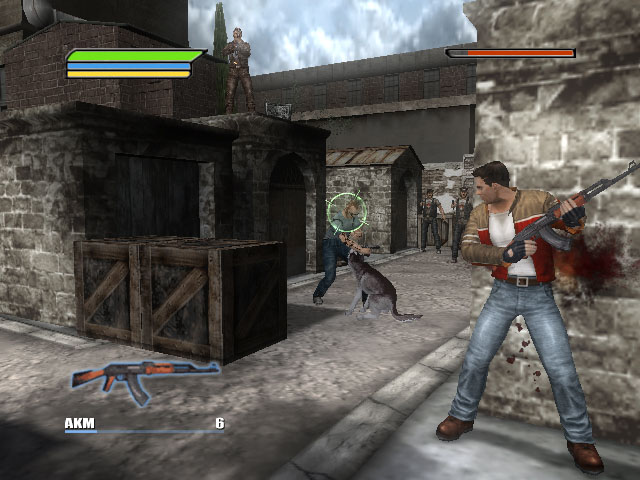Viewport: 640px width, 480px height.
Task: Select the AKM rifle weapon icon
Action: tap(145, 379)
